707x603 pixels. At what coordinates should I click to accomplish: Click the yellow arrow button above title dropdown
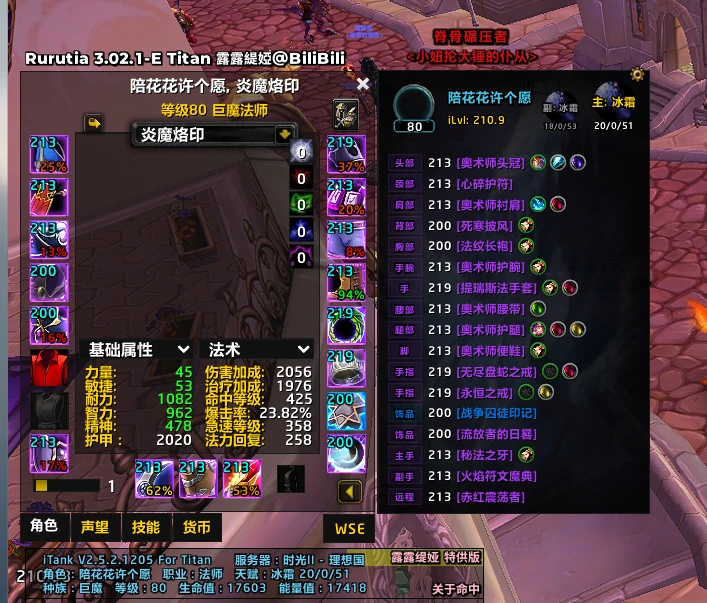click(x=95, y=122)
